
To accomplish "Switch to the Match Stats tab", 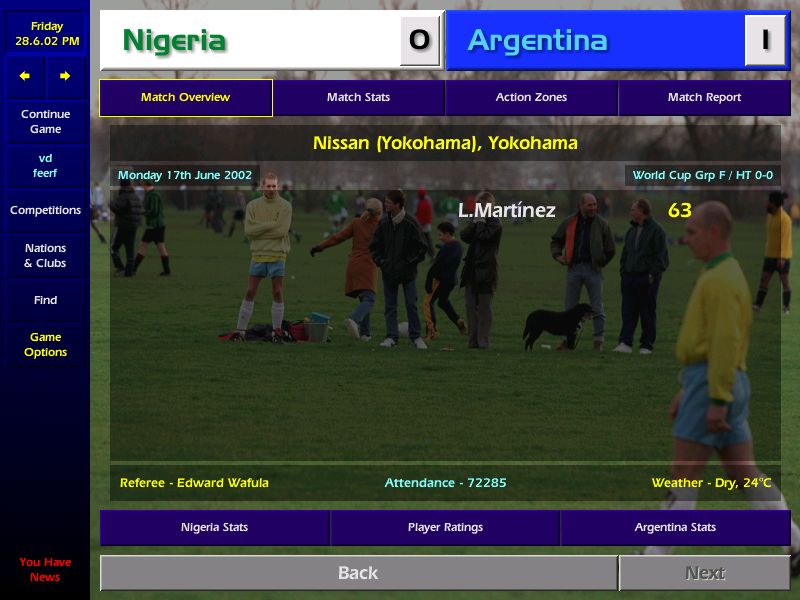I will tap(358, 98).
